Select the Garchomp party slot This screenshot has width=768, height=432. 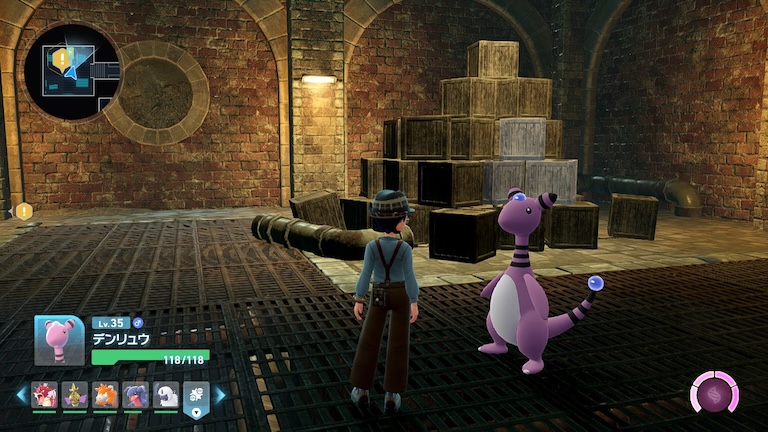tap(136, 395)
